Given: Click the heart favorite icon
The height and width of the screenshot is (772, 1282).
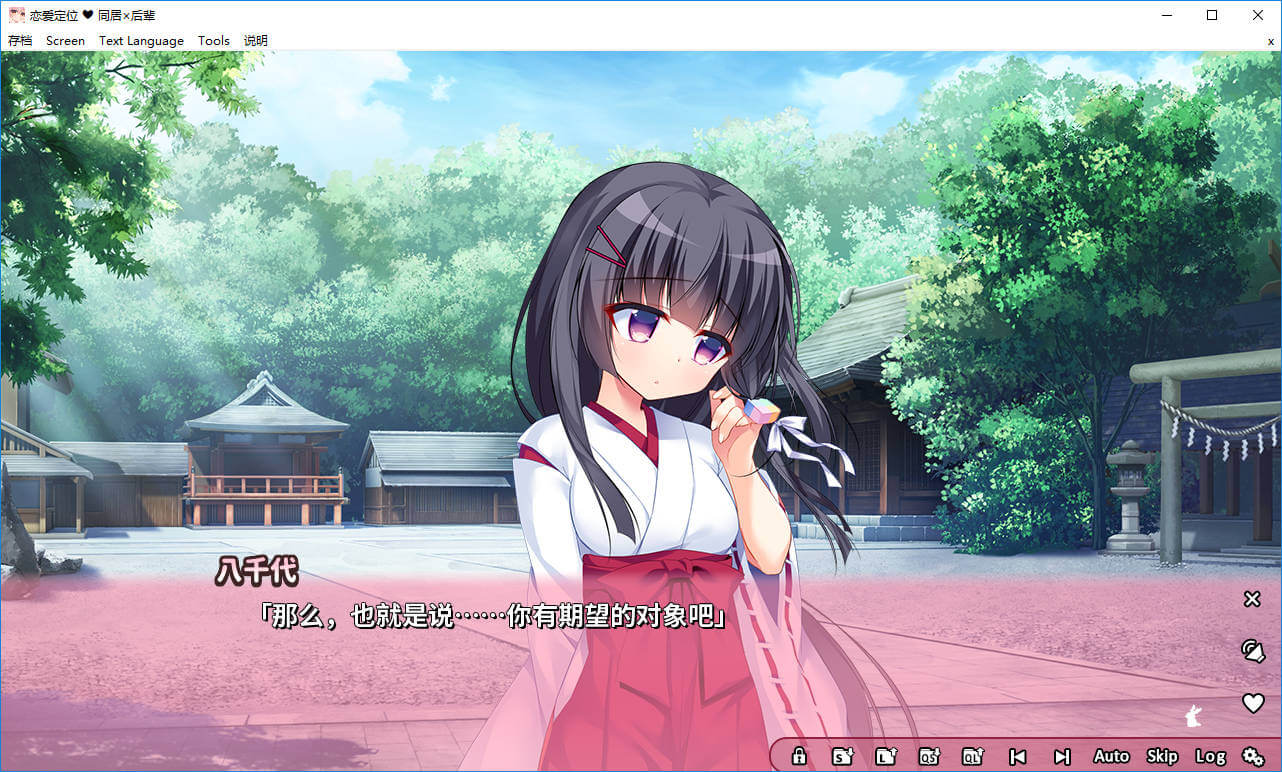Looking at the screenshot, I should [1253, 703].
